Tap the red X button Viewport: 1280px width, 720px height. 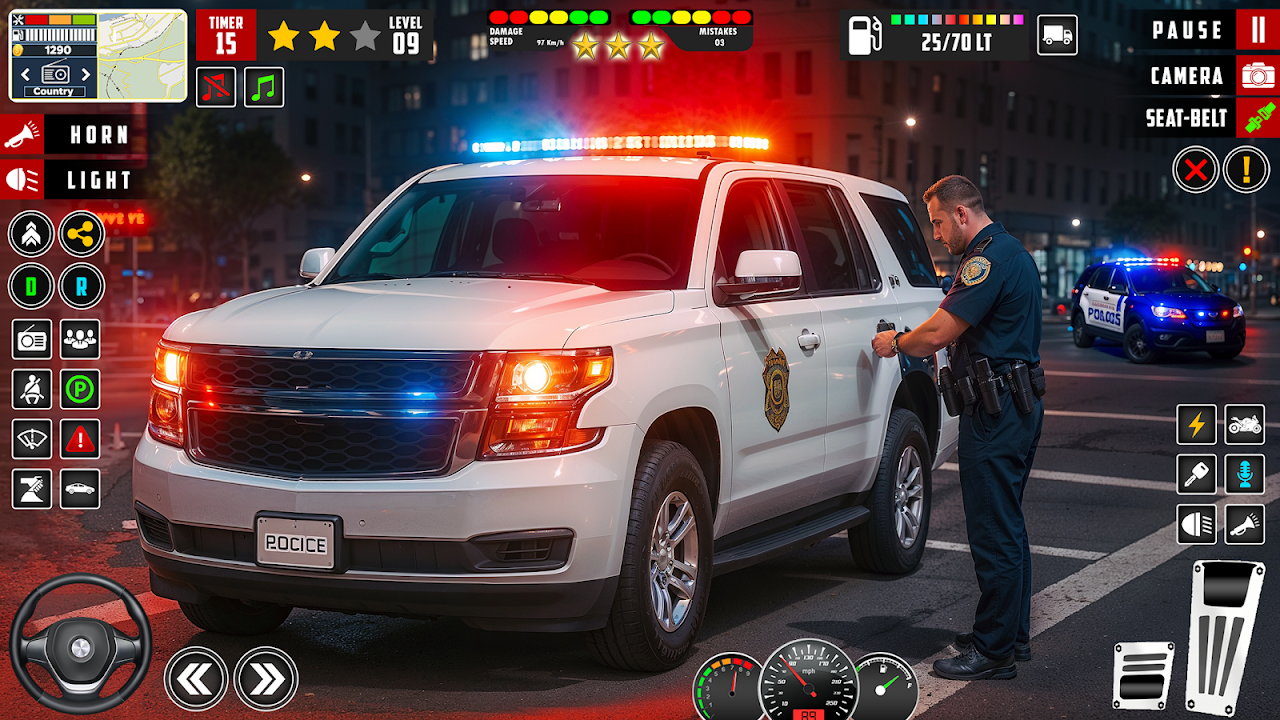pos(1196,169)
